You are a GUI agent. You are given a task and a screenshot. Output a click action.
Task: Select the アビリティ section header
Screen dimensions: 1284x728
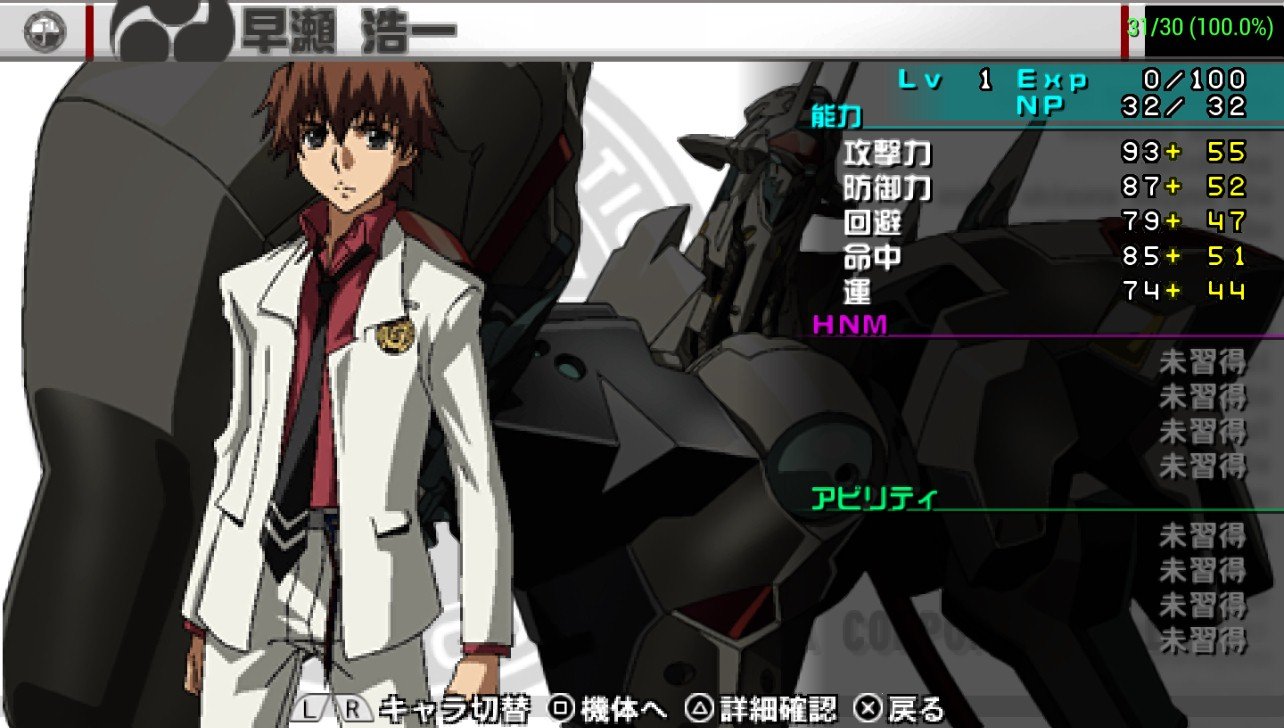click(874, 498)
